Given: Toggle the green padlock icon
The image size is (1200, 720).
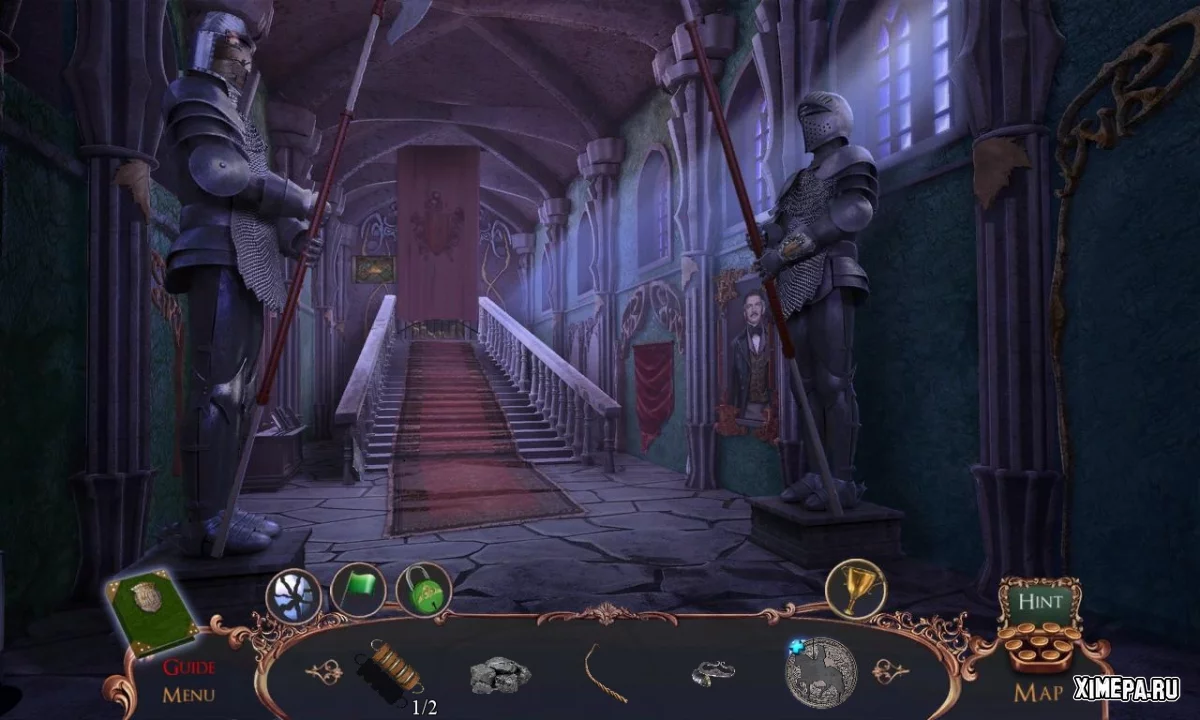Looking at the screenshot, I should click(x=424, y=590).
